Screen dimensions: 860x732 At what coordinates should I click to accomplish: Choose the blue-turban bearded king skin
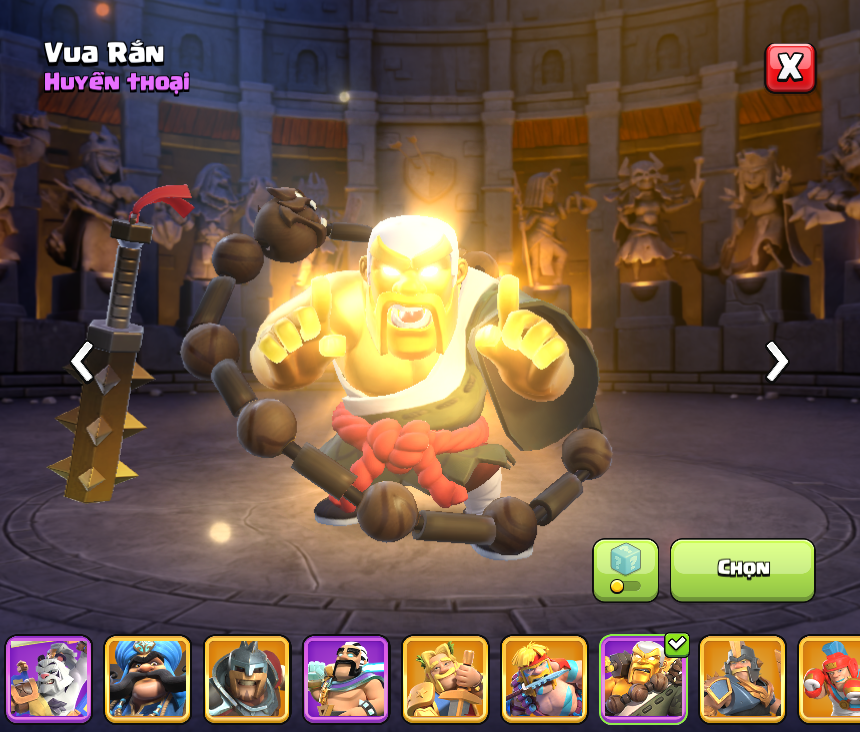147,679
